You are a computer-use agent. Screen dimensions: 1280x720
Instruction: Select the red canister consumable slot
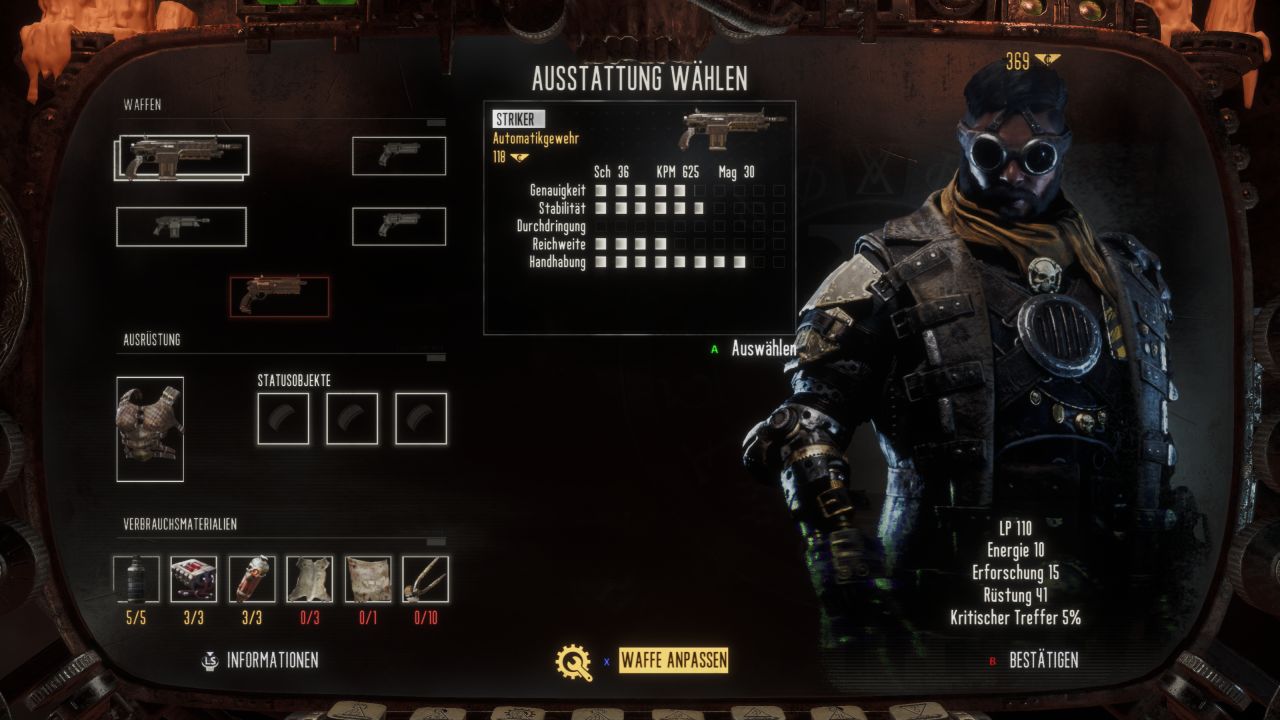(252, 579)
